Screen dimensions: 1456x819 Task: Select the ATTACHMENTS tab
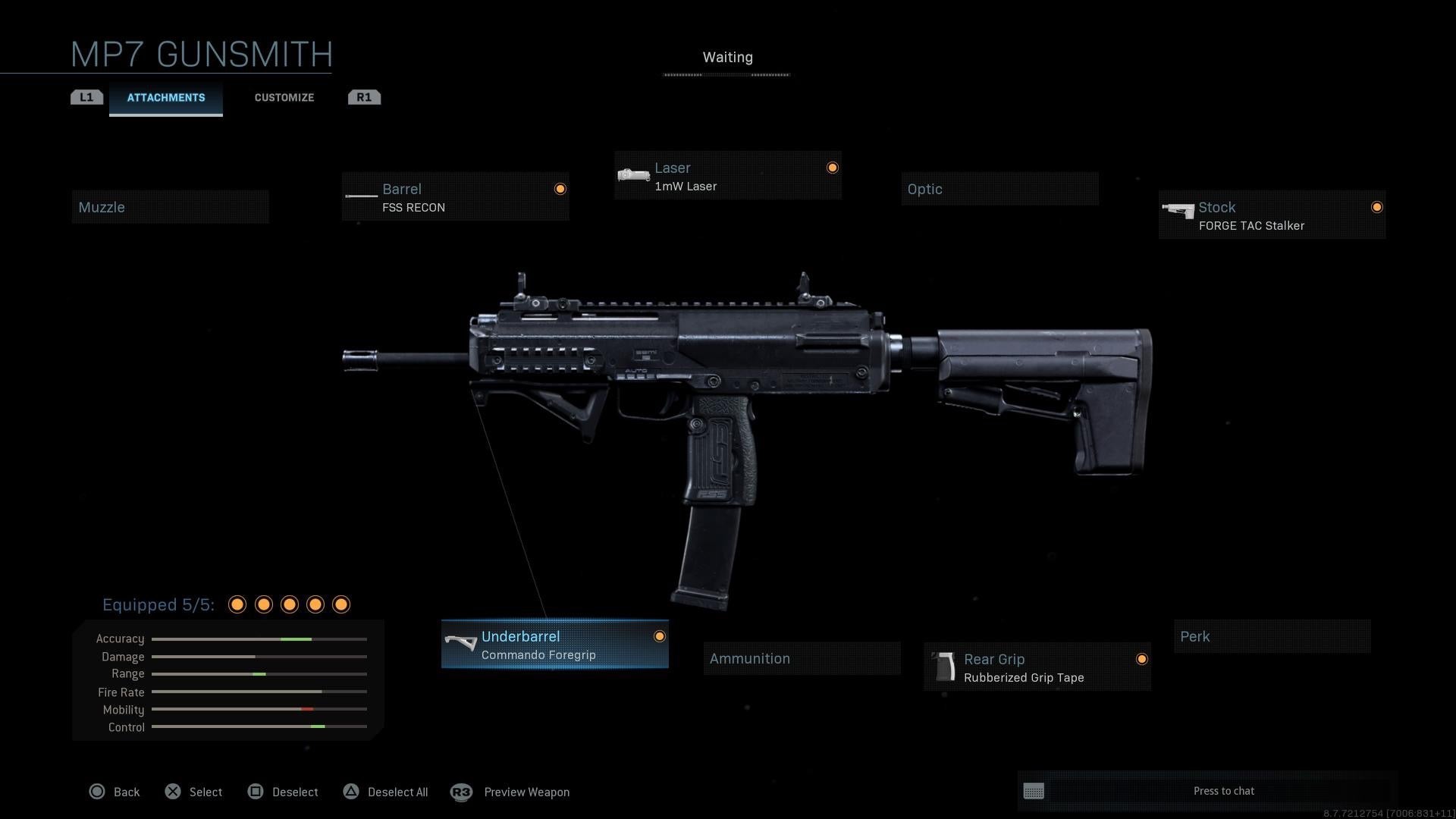coord(165,97)
